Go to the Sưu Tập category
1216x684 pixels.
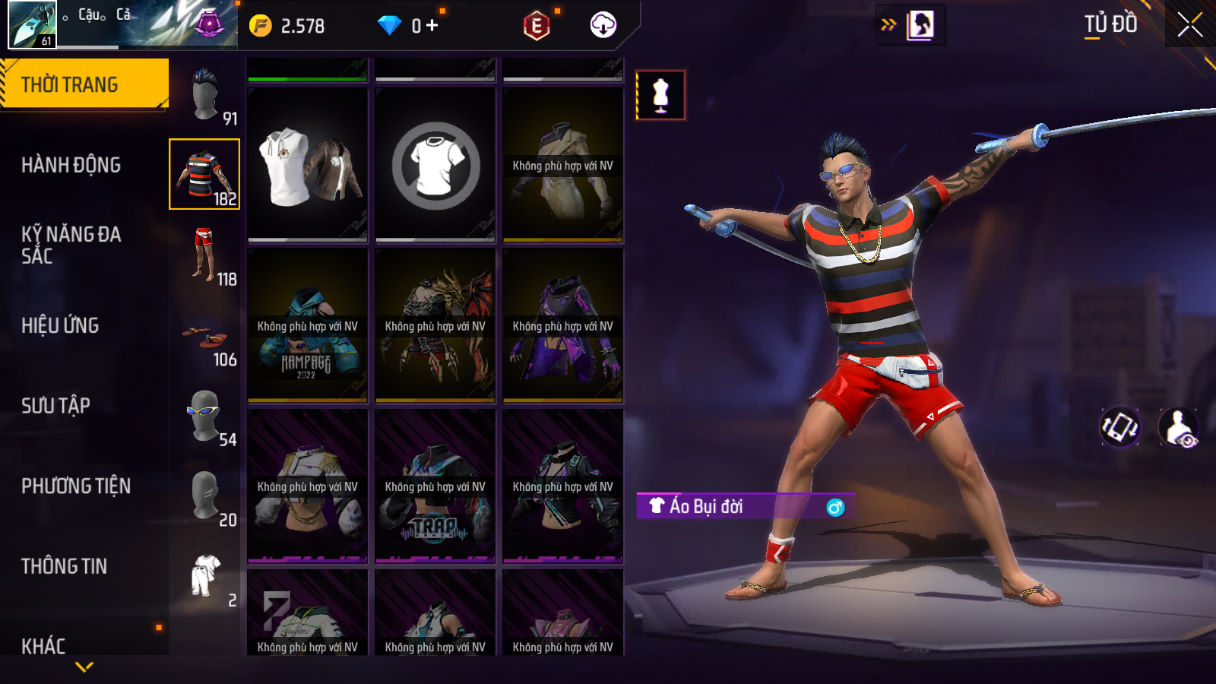pyautogui.click(x=56, y=405)
